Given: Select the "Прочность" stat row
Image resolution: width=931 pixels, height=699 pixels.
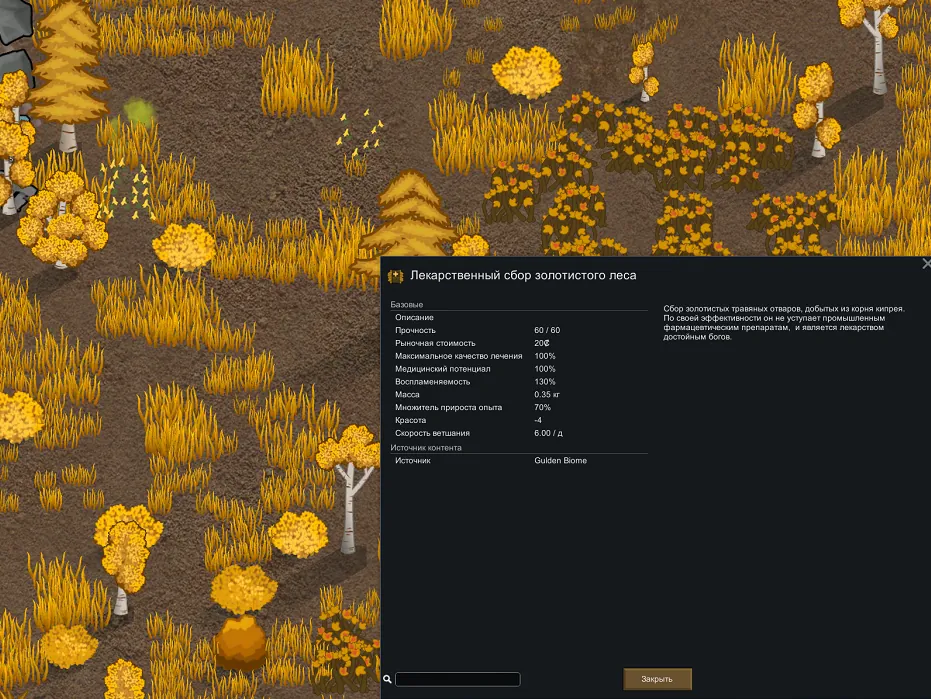Looking at the screenshot, I should [519, 330].
